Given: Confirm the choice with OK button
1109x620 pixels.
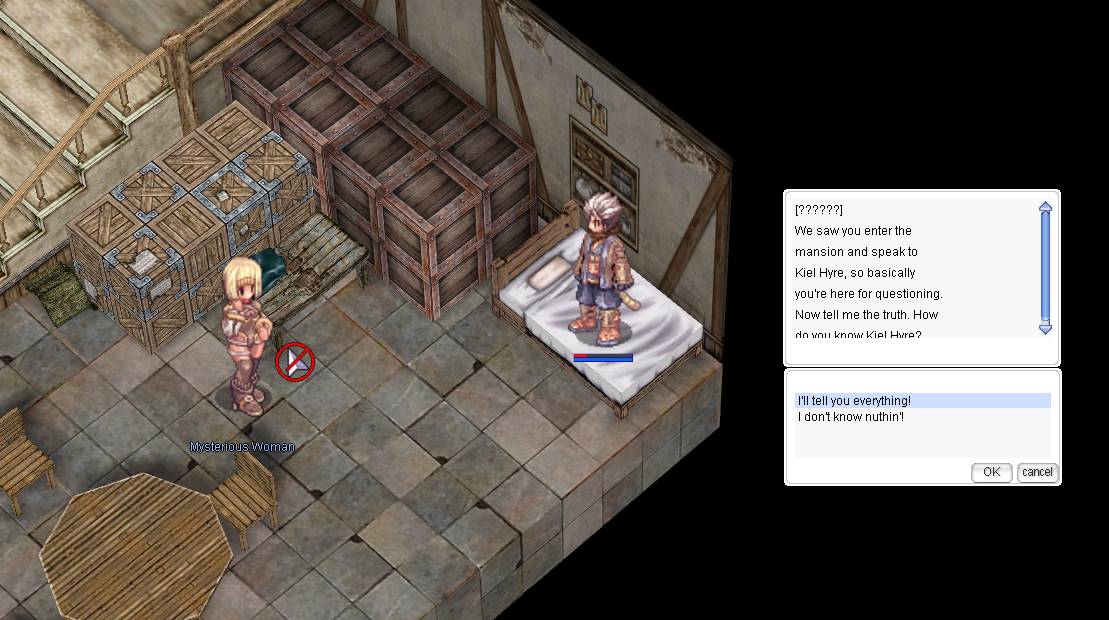Looking at the screenshot, I should tap(991, 472).
